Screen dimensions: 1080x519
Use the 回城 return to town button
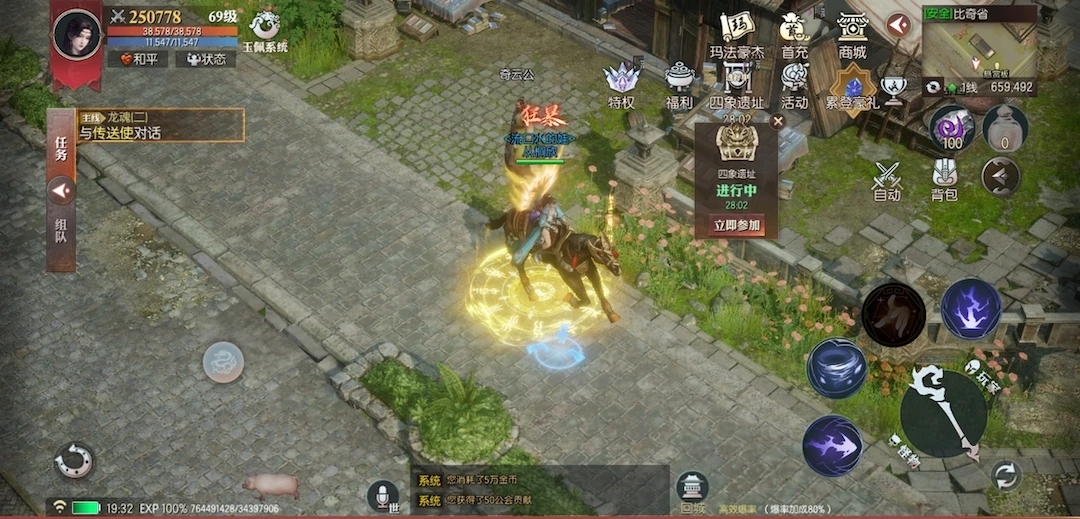click(x=692, y=489)
